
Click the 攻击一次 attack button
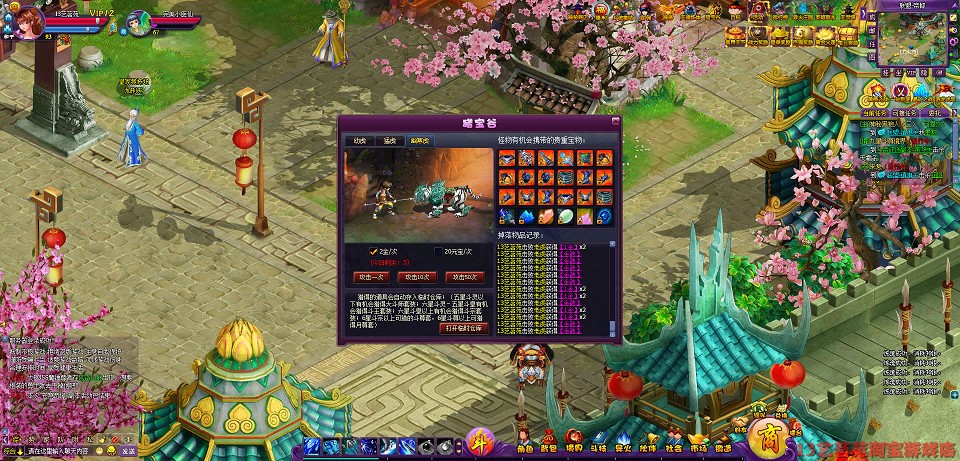[370, 276]
